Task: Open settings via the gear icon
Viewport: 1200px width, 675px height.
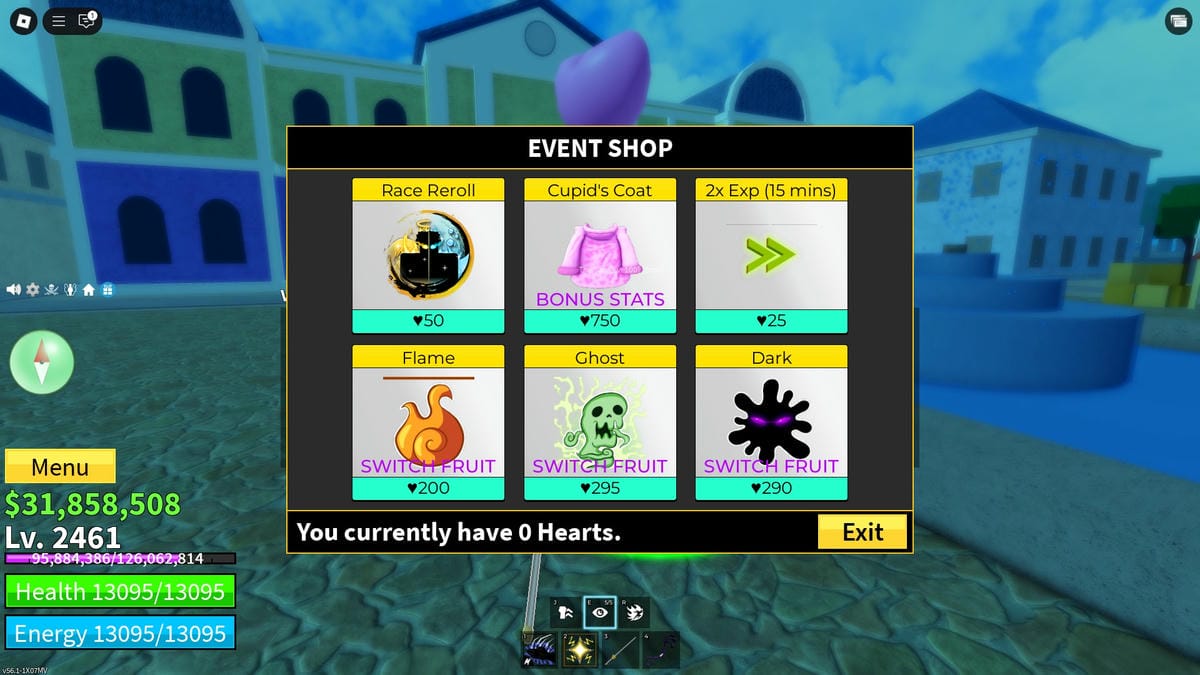Action: (32, 290)
